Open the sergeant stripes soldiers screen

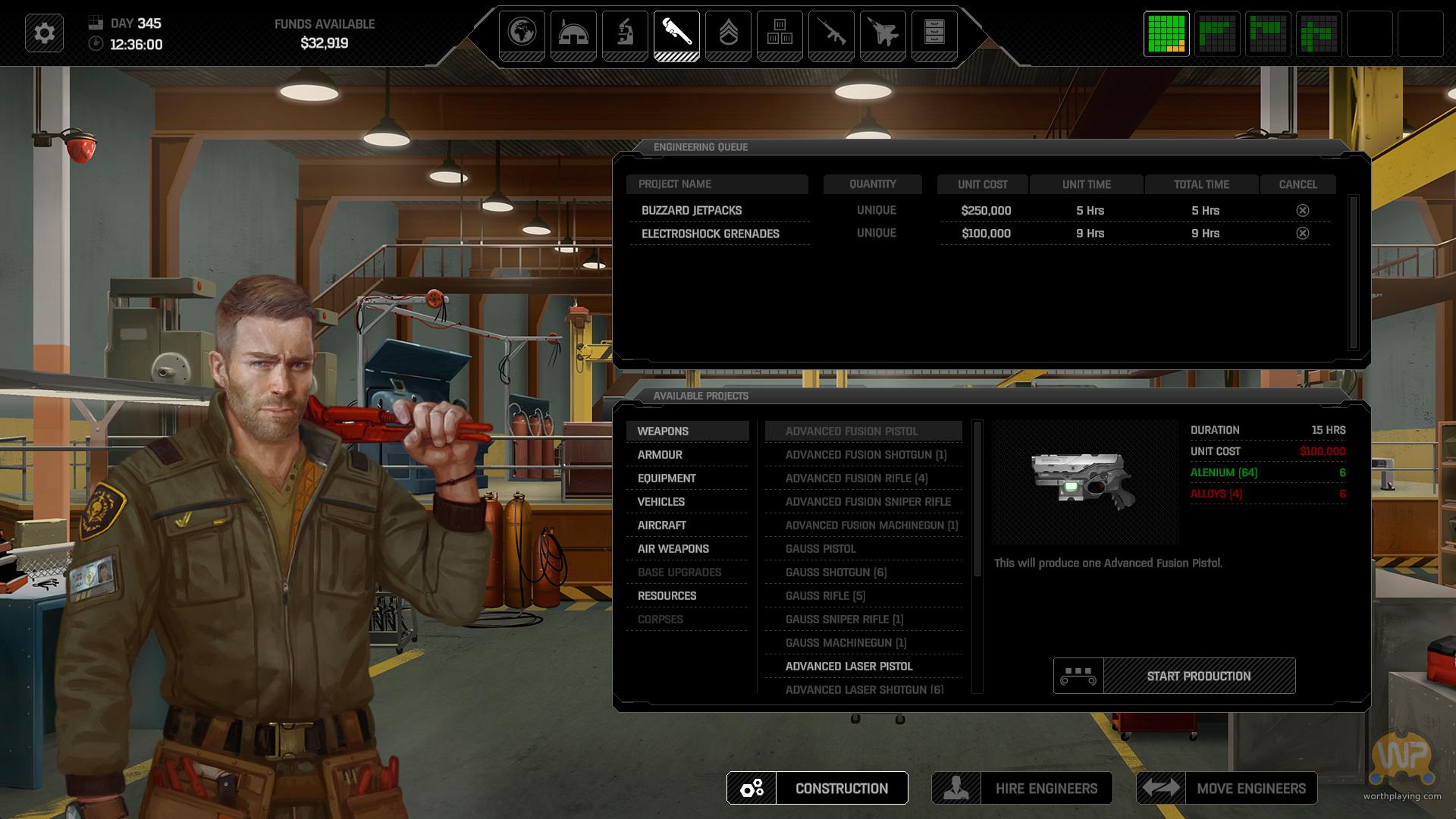[x=728, y=33]
